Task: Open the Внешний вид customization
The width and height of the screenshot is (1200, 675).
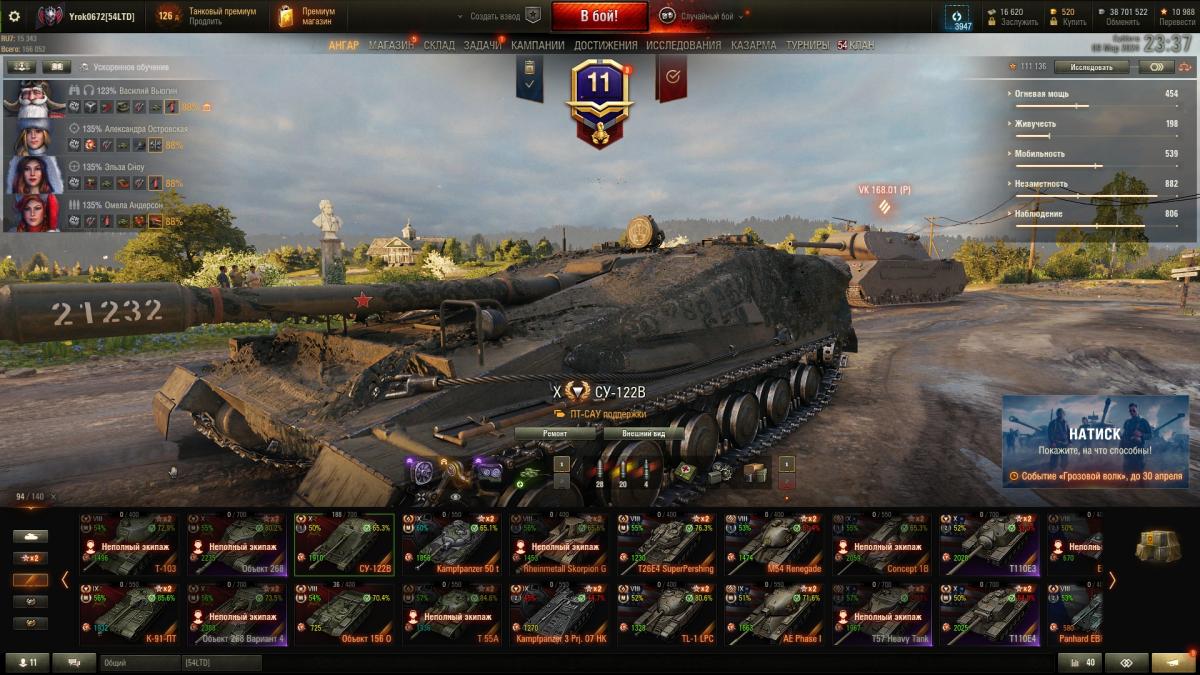Action: coord(644,434)
